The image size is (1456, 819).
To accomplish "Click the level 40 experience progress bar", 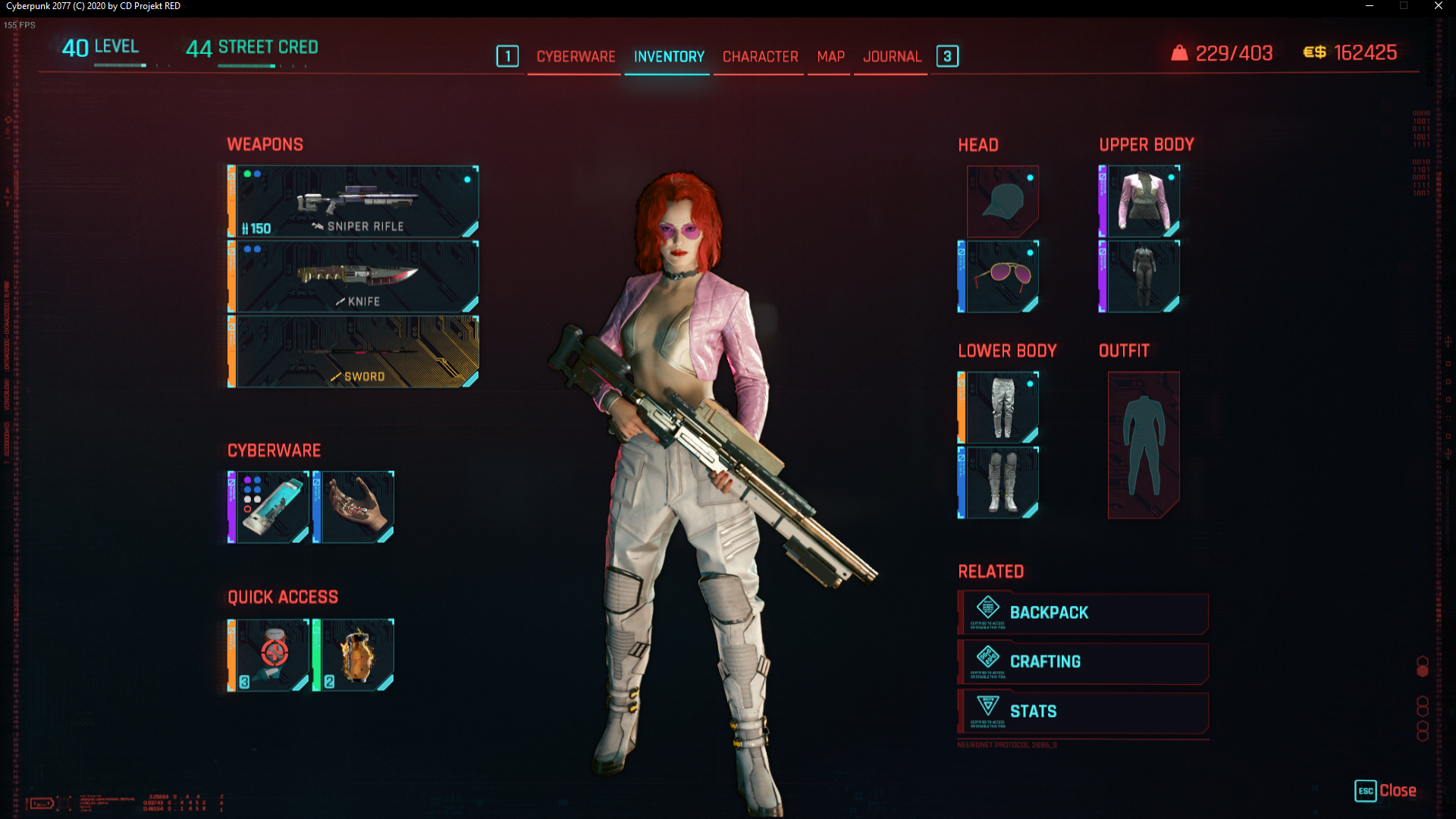I will point(119,64).
